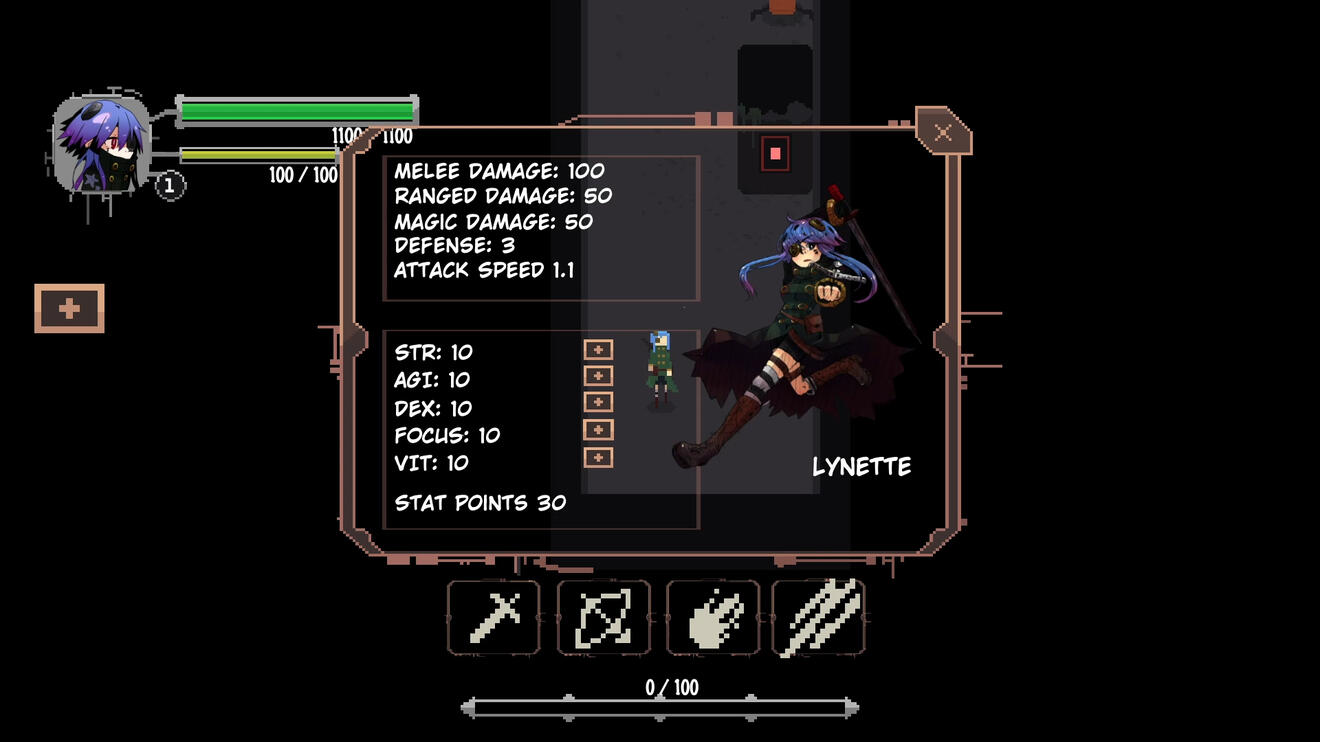Click the level 1 badge under the portrait
Screen dimensions: 1320x742
tap(168, 184)
